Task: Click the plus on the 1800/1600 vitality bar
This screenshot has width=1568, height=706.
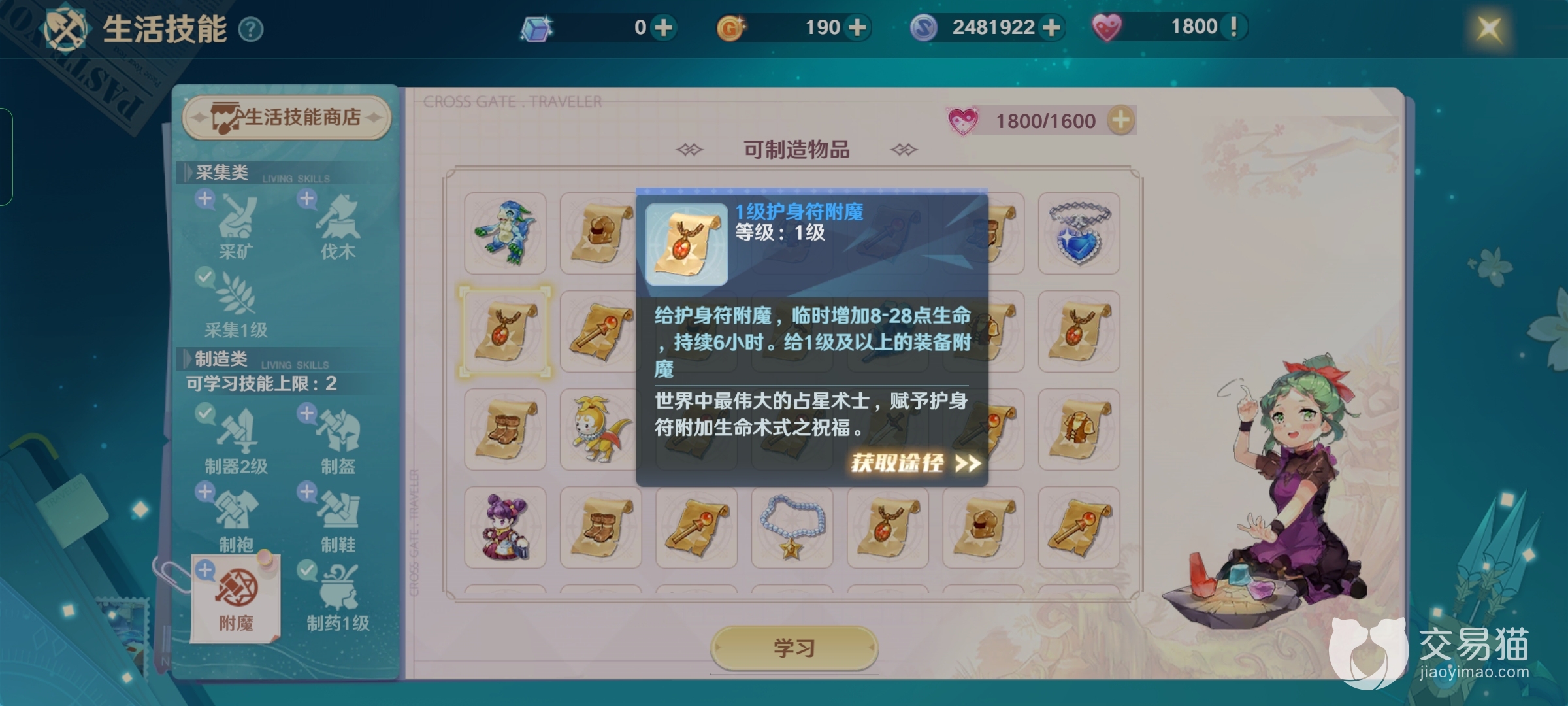Action: click(1120, 119)
